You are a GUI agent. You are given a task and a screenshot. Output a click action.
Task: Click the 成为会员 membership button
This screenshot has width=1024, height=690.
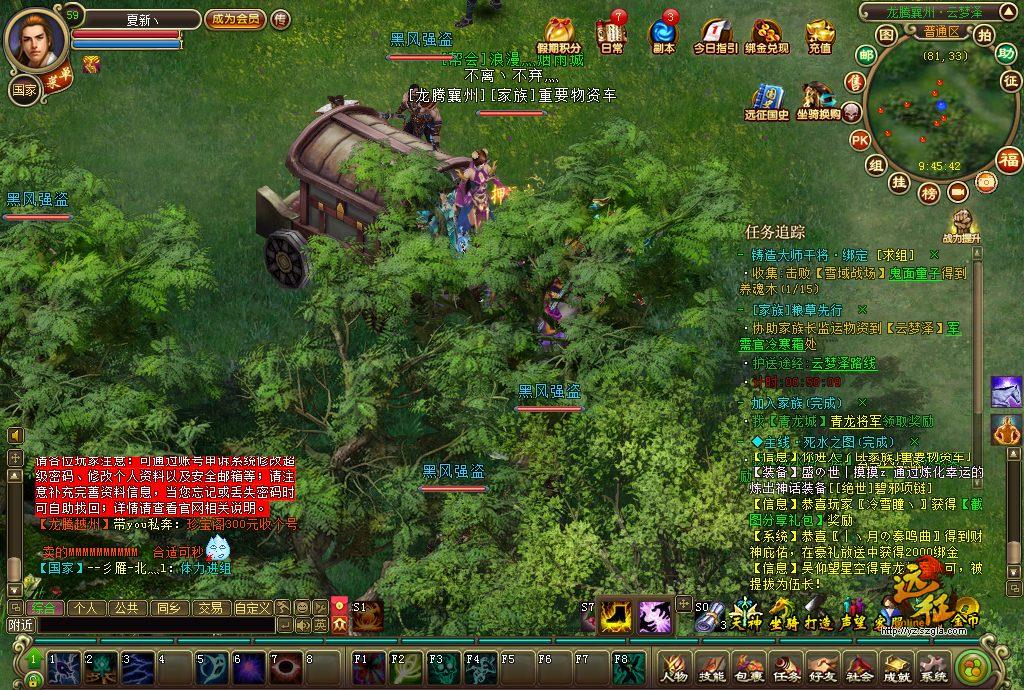(235, 19)
